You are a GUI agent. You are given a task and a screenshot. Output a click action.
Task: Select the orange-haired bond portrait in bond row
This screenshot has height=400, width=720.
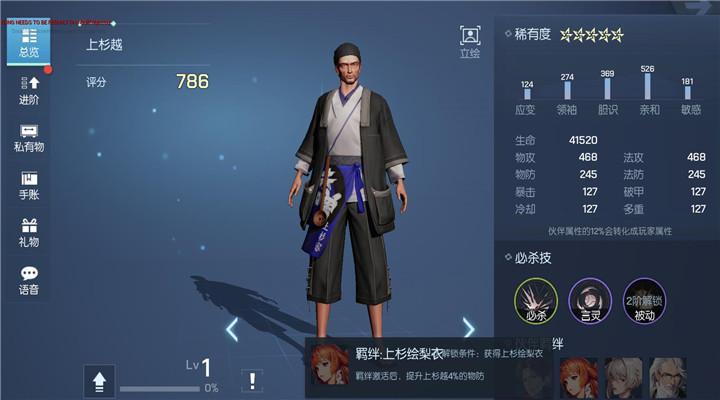(x=579, y=378)
